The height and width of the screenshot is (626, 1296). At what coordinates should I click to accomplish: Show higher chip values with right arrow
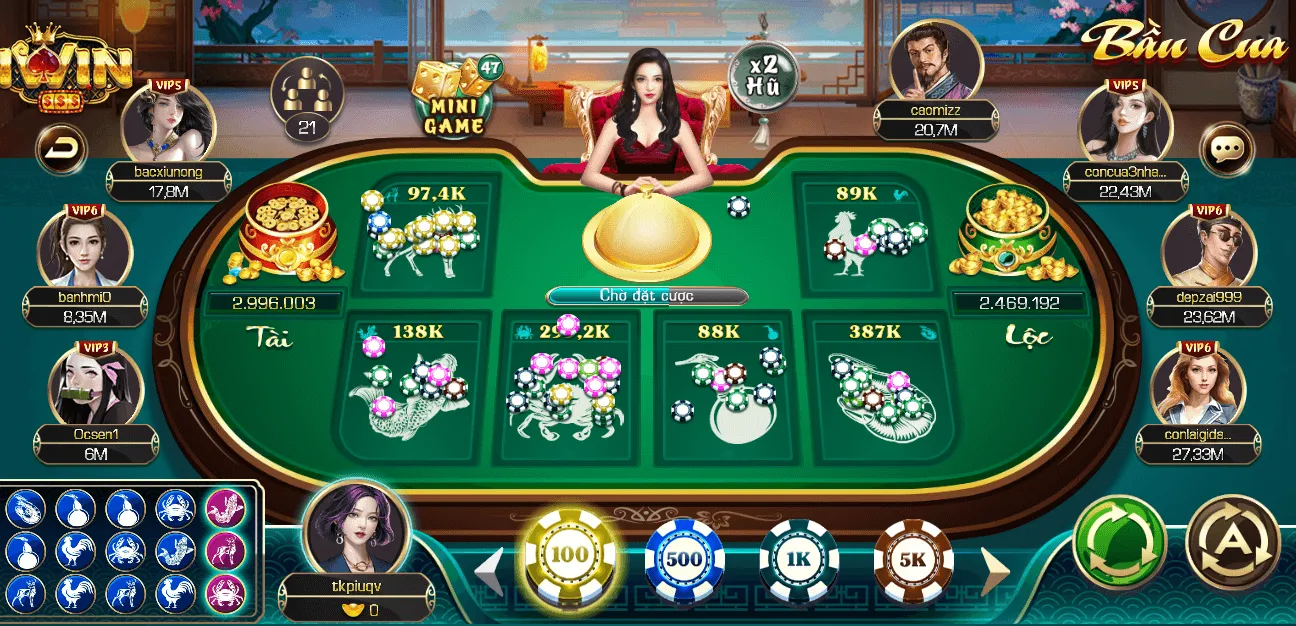click(995, 569)
